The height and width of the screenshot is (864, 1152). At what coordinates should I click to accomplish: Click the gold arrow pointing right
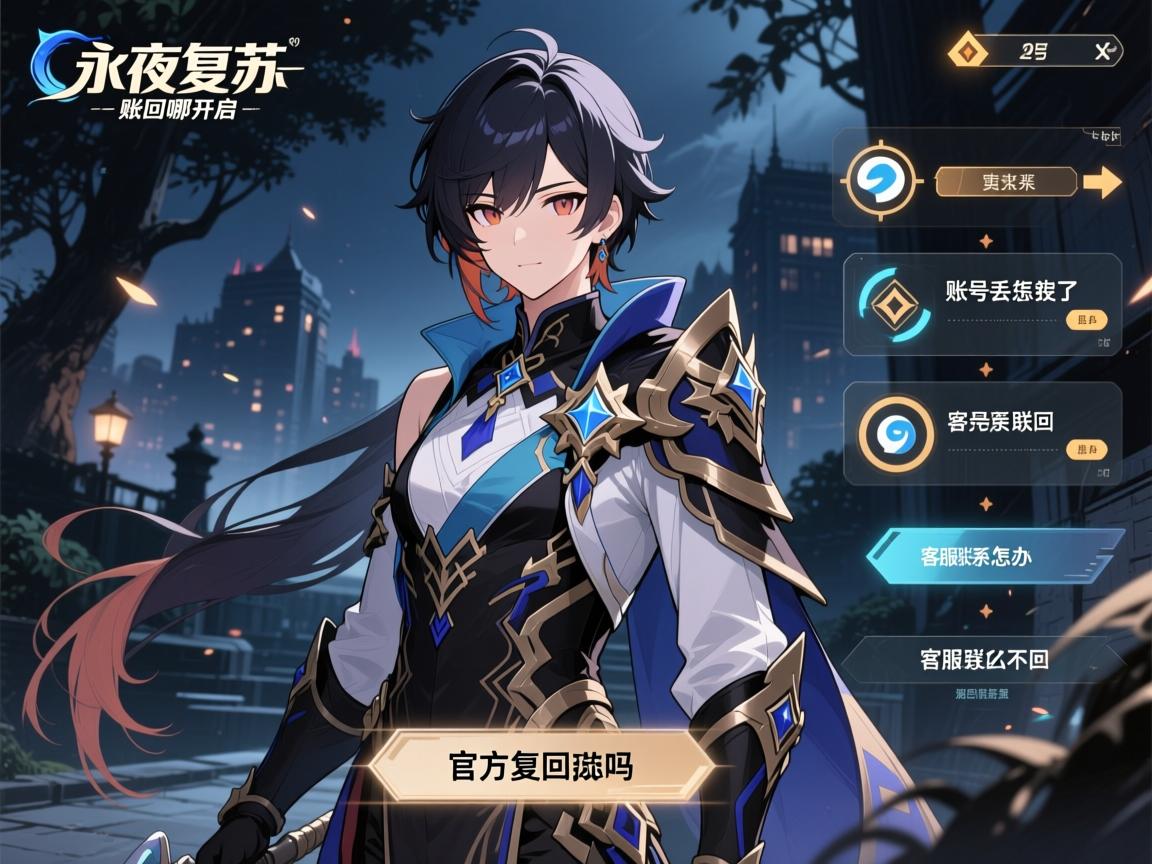pyautogui.click(x=1102, y=182)
